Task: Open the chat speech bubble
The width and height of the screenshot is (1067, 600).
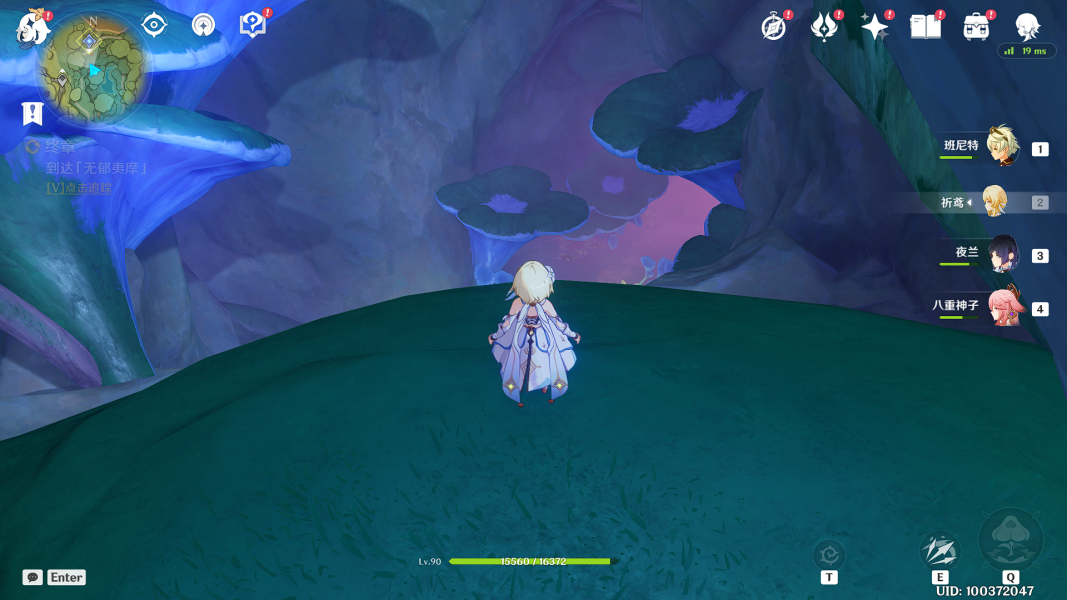Action: [x=33, y=577]
